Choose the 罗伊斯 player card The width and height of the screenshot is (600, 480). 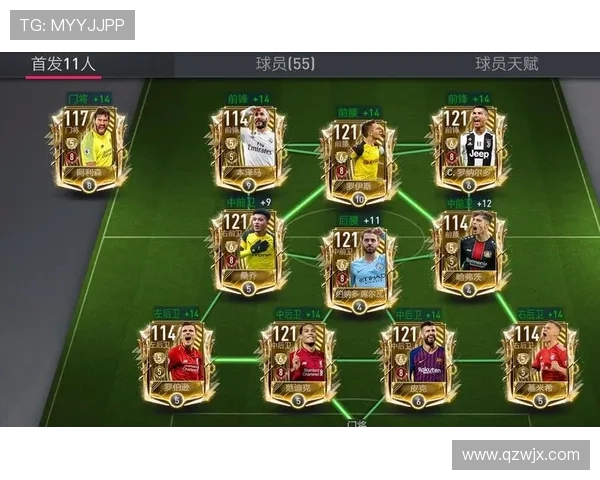pyautogui.click(x=358, y=160)
